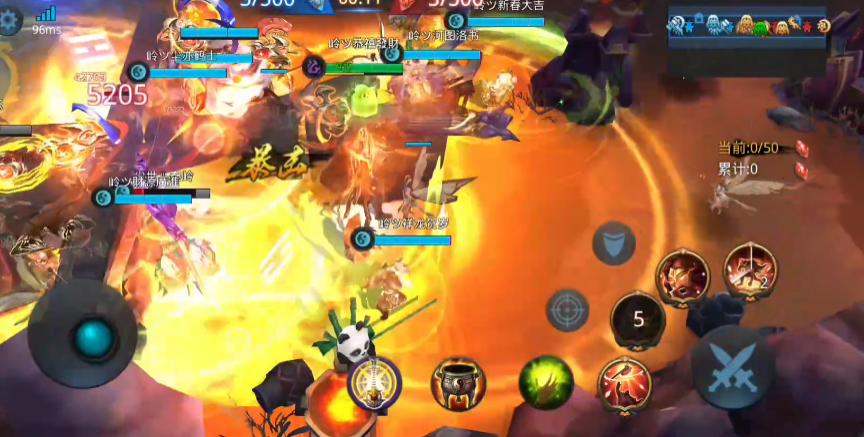
Task: Activate the shield icon button
Action: [613, 243]
